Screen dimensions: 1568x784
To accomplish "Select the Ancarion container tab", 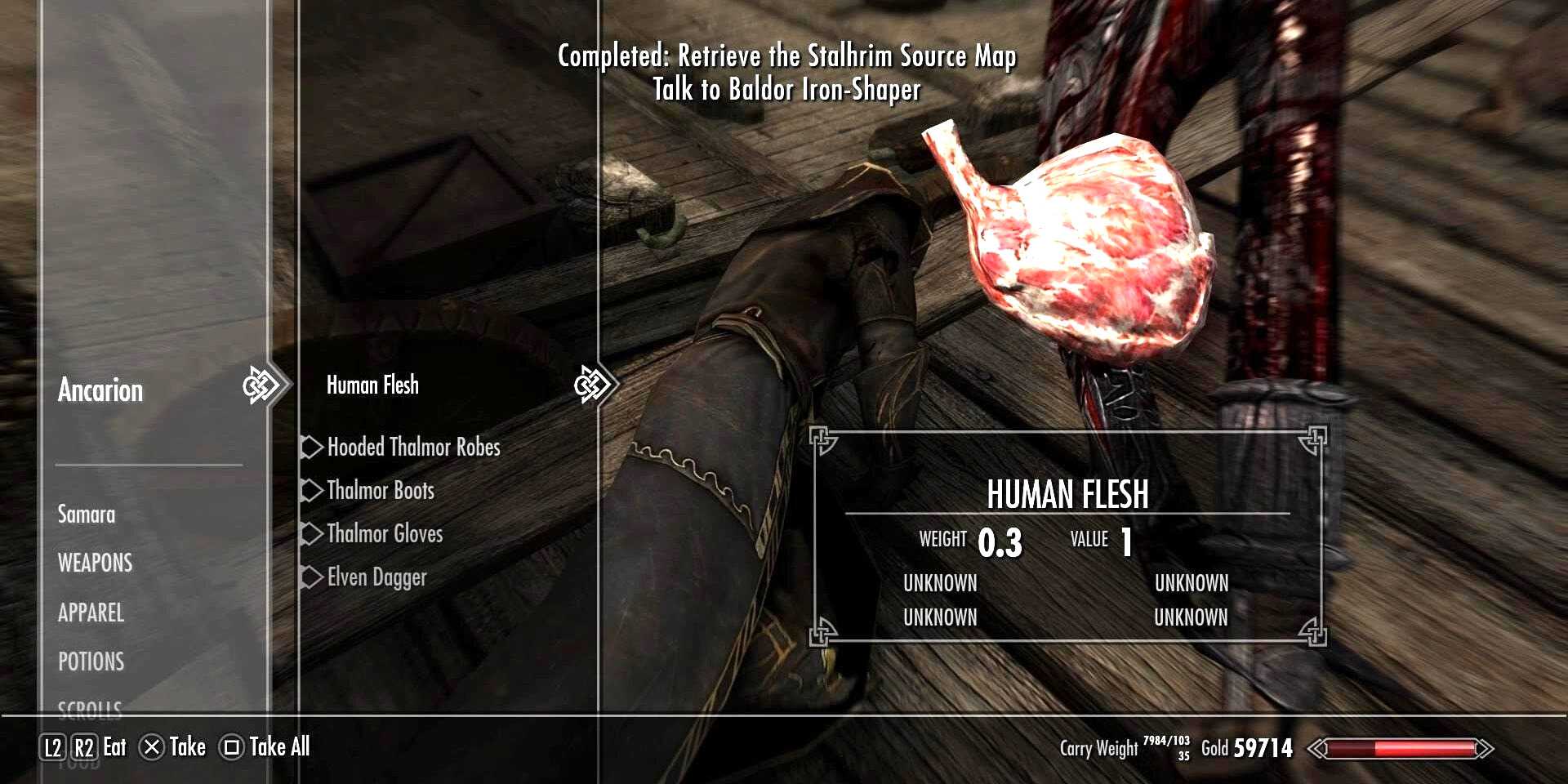I will [x=100, y=390].
